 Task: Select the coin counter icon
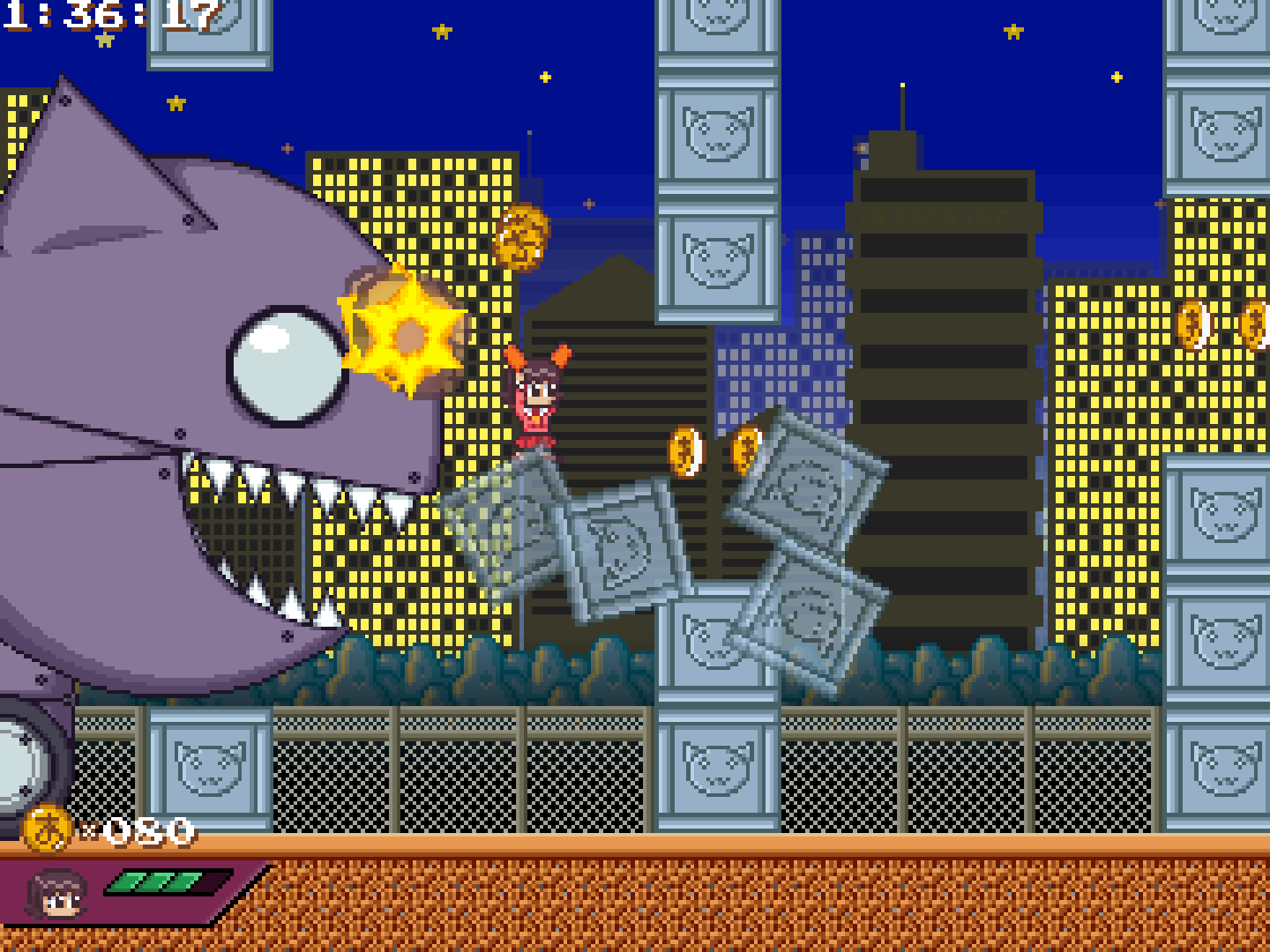click(47, 829)
